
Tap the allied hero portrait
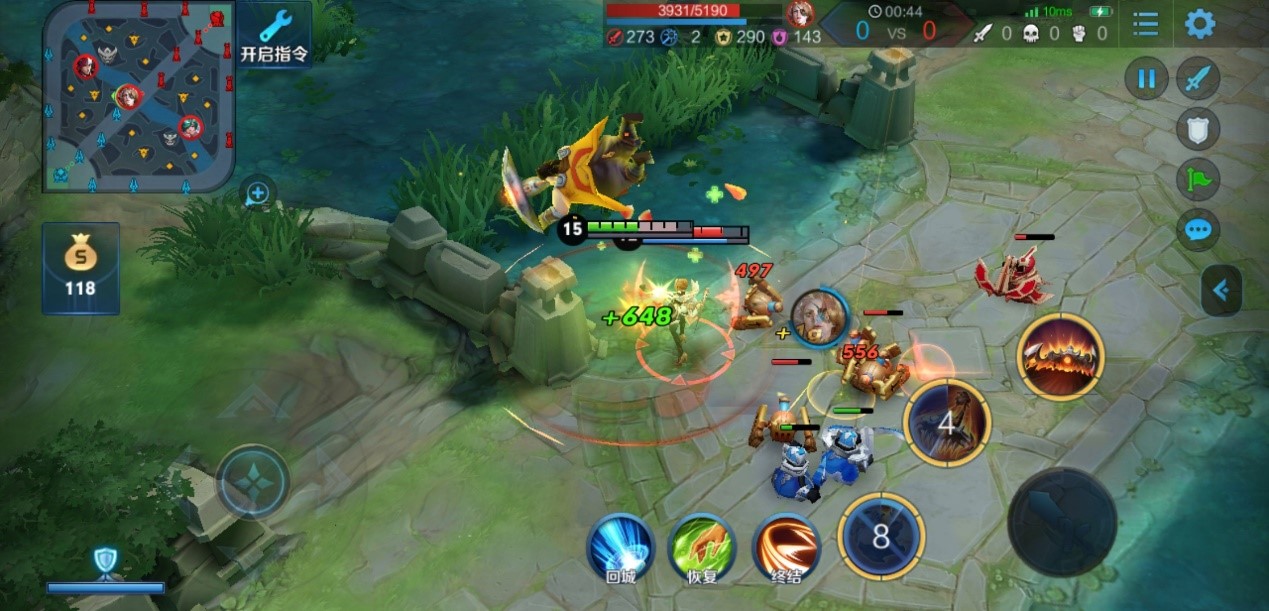click(820, 317)
